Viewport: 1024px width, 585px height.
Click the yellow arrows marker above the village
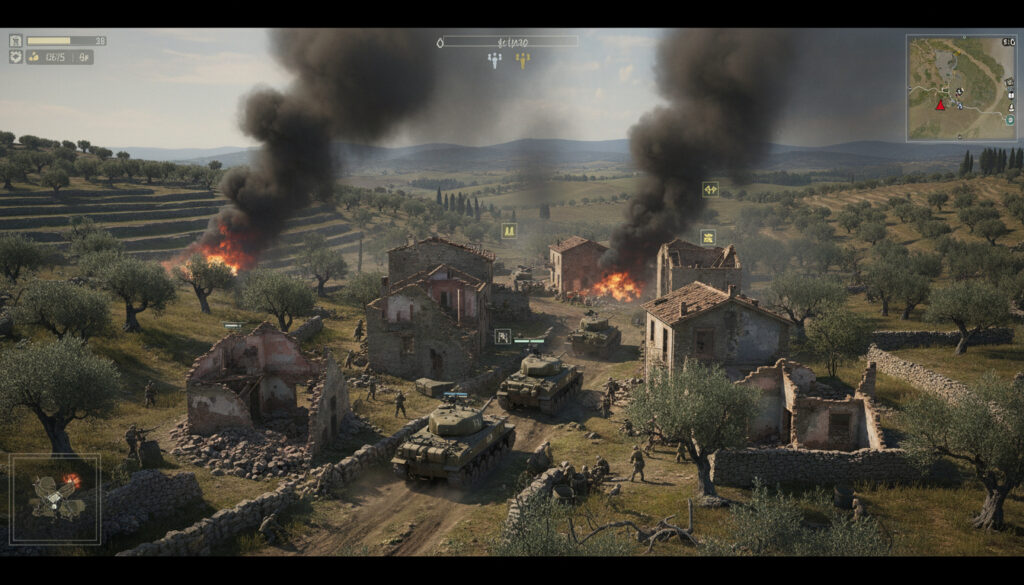pyautogui.click(x=710, y=189)
